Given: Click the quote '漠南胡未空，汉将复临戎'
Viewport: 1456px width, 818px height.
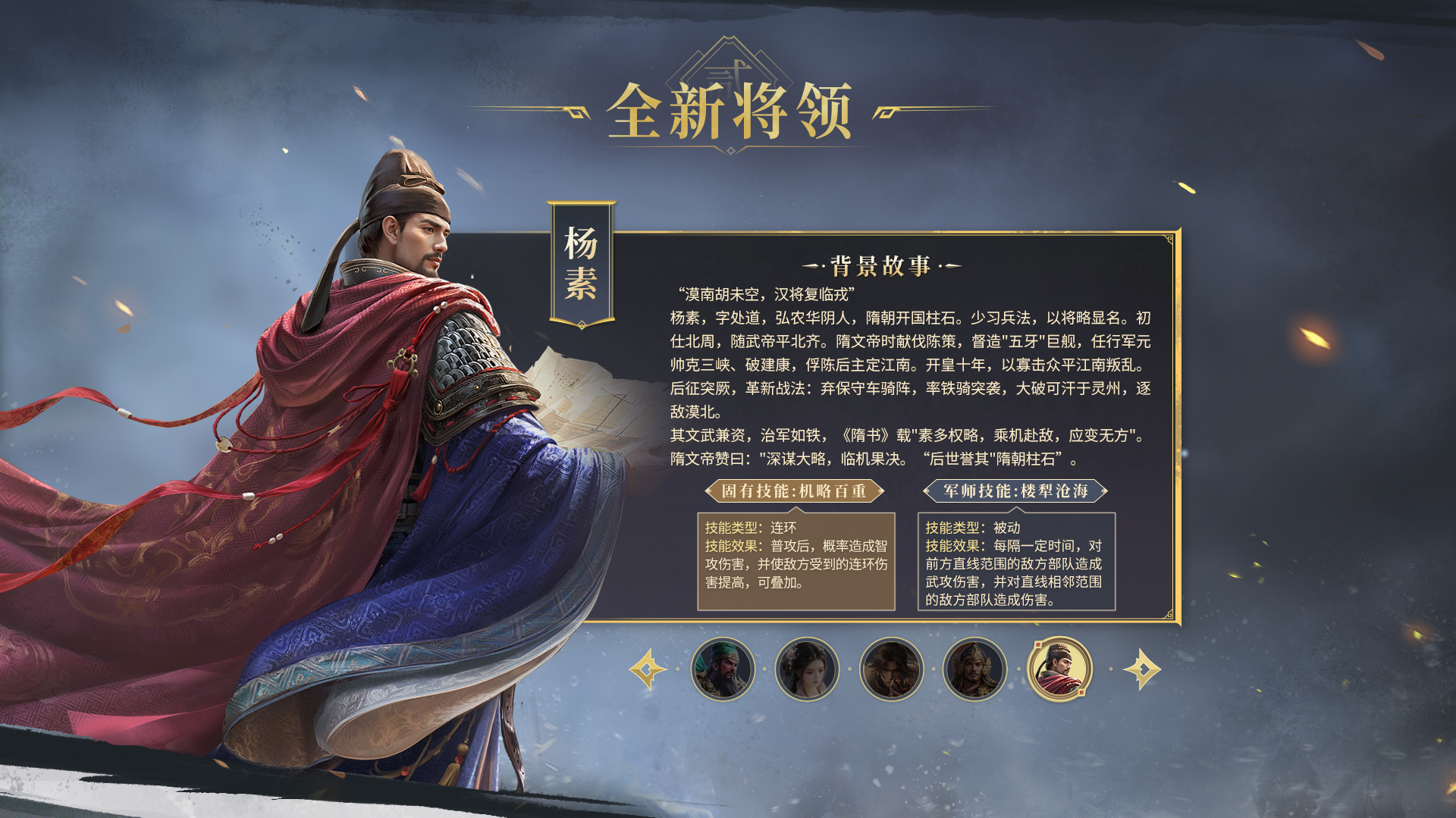Looking at the screenshot, I should click(766, 293).
